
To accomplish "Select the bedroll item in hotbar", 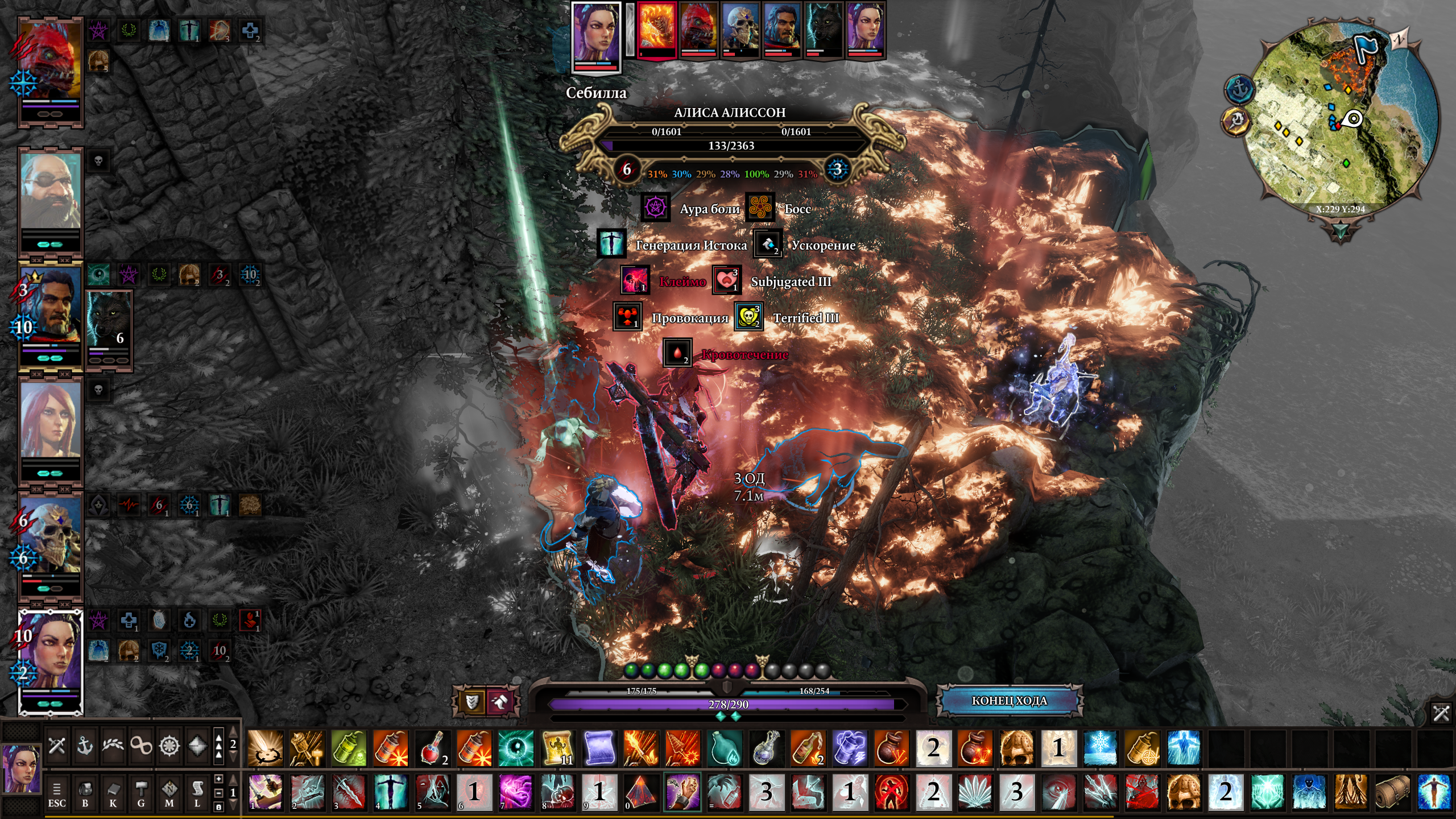I will 1392,792.
